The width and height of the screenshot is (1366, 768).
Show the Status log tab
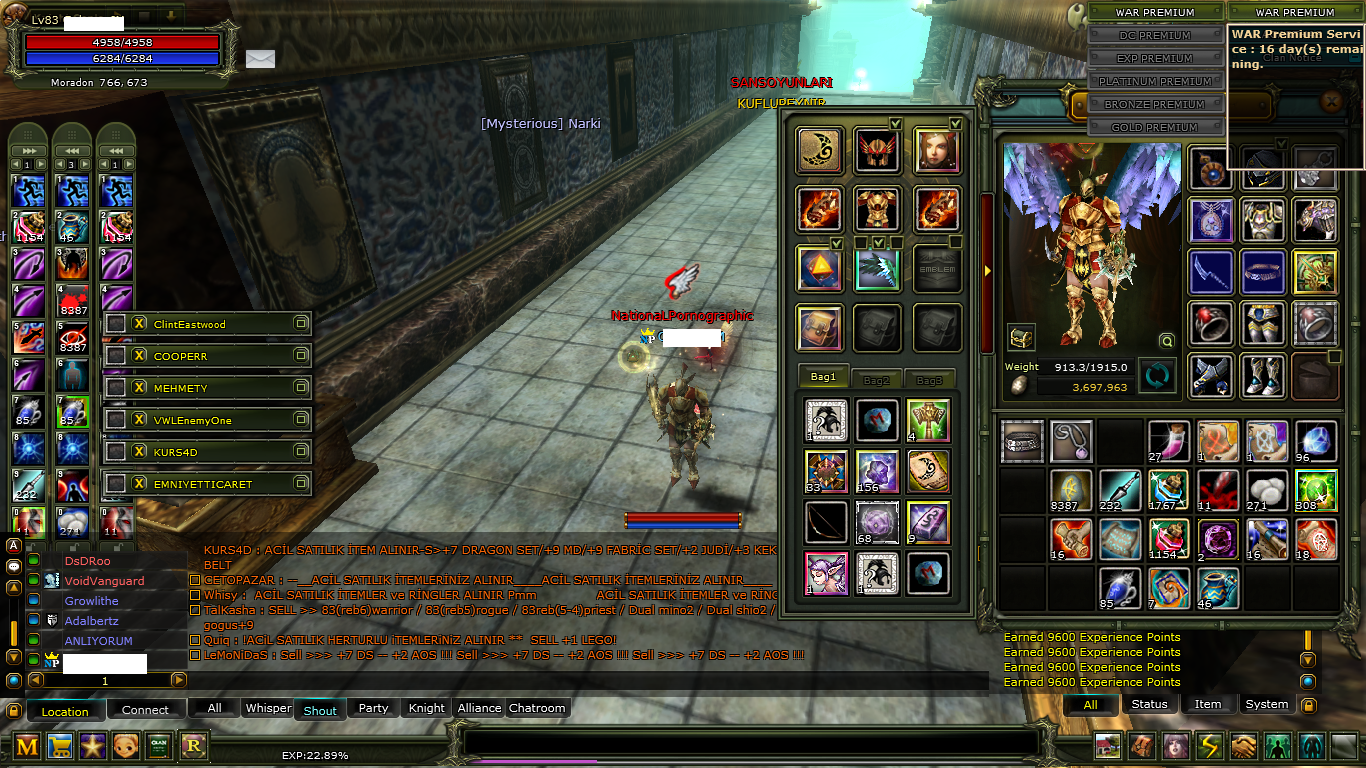coord(1149,704)
